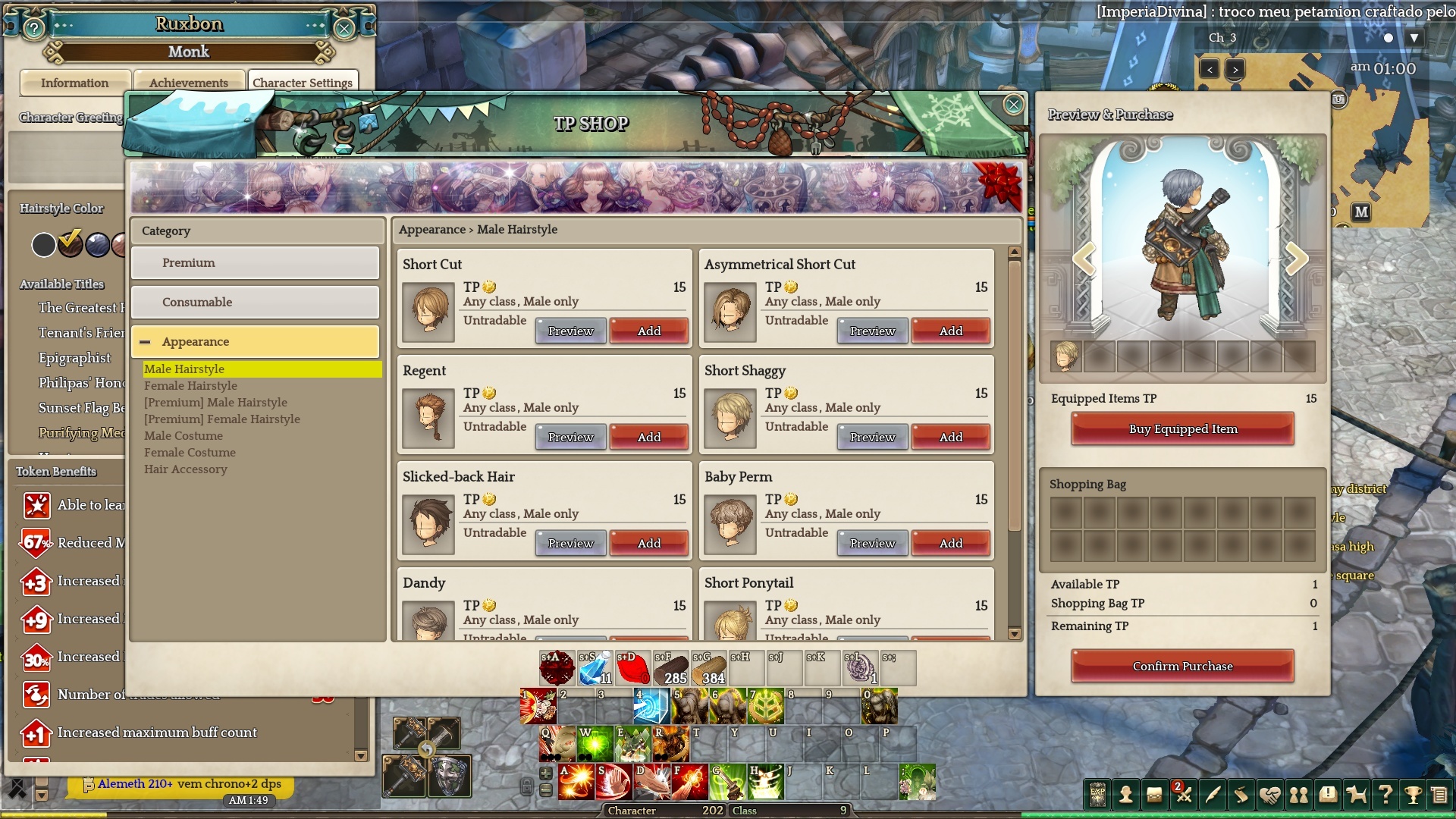Browse the Hair Accessory subcategory

click(186, 469)
